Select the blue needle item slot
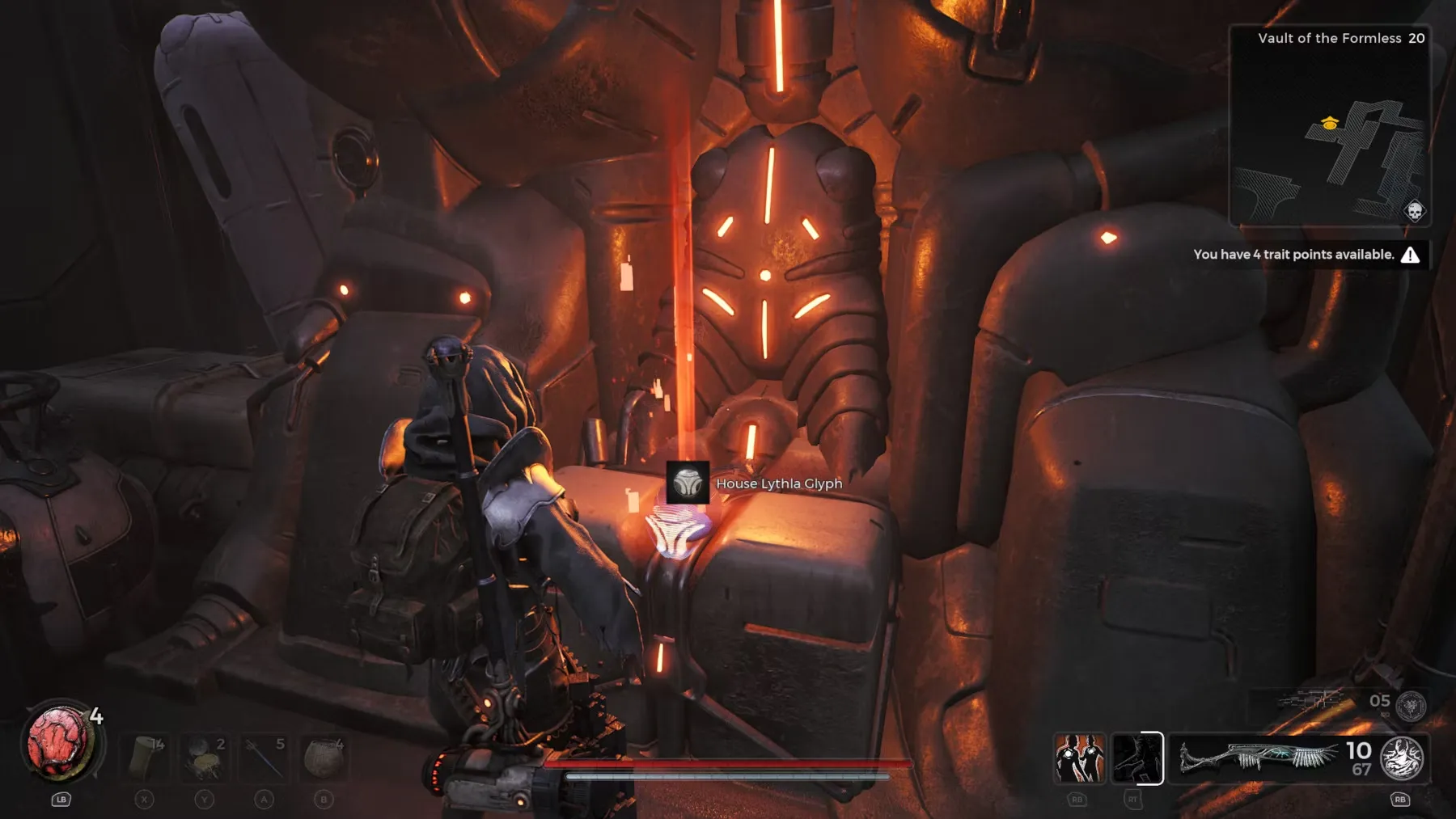Screen dimensions: 1456x819 point(265,758)
